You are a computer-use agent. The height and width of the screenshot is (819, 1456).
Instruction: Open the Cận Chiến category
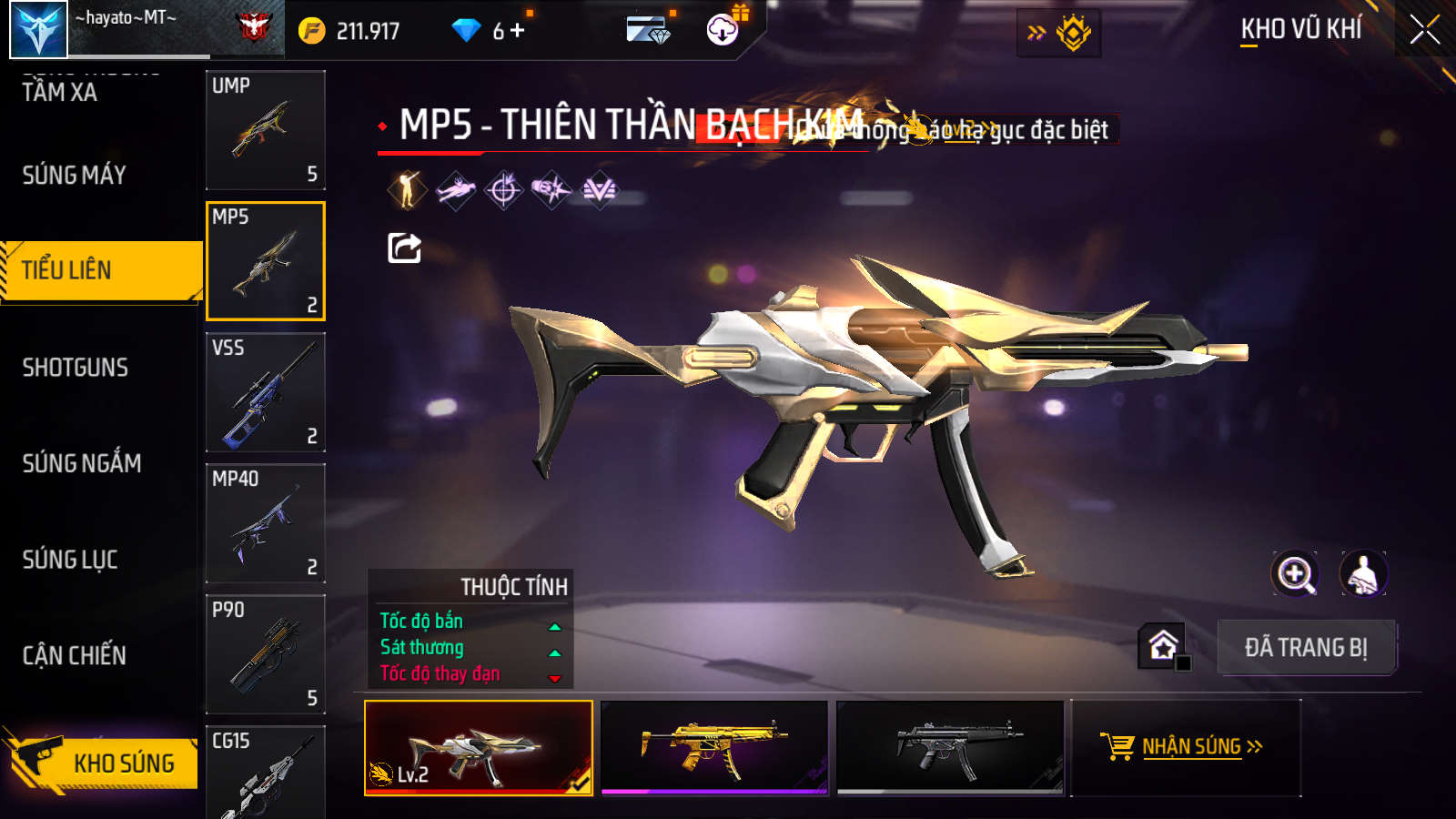[75, 655]
